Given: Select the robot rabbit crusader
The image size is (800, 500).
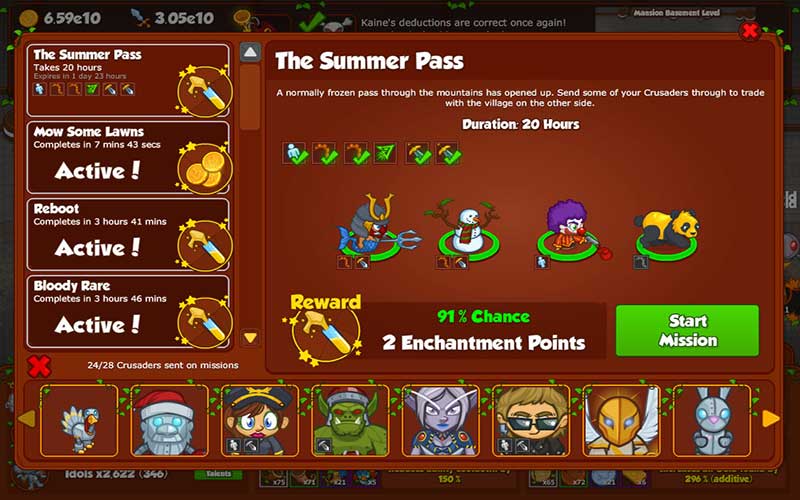Looking at the screenshot, I should coord(711,420).
